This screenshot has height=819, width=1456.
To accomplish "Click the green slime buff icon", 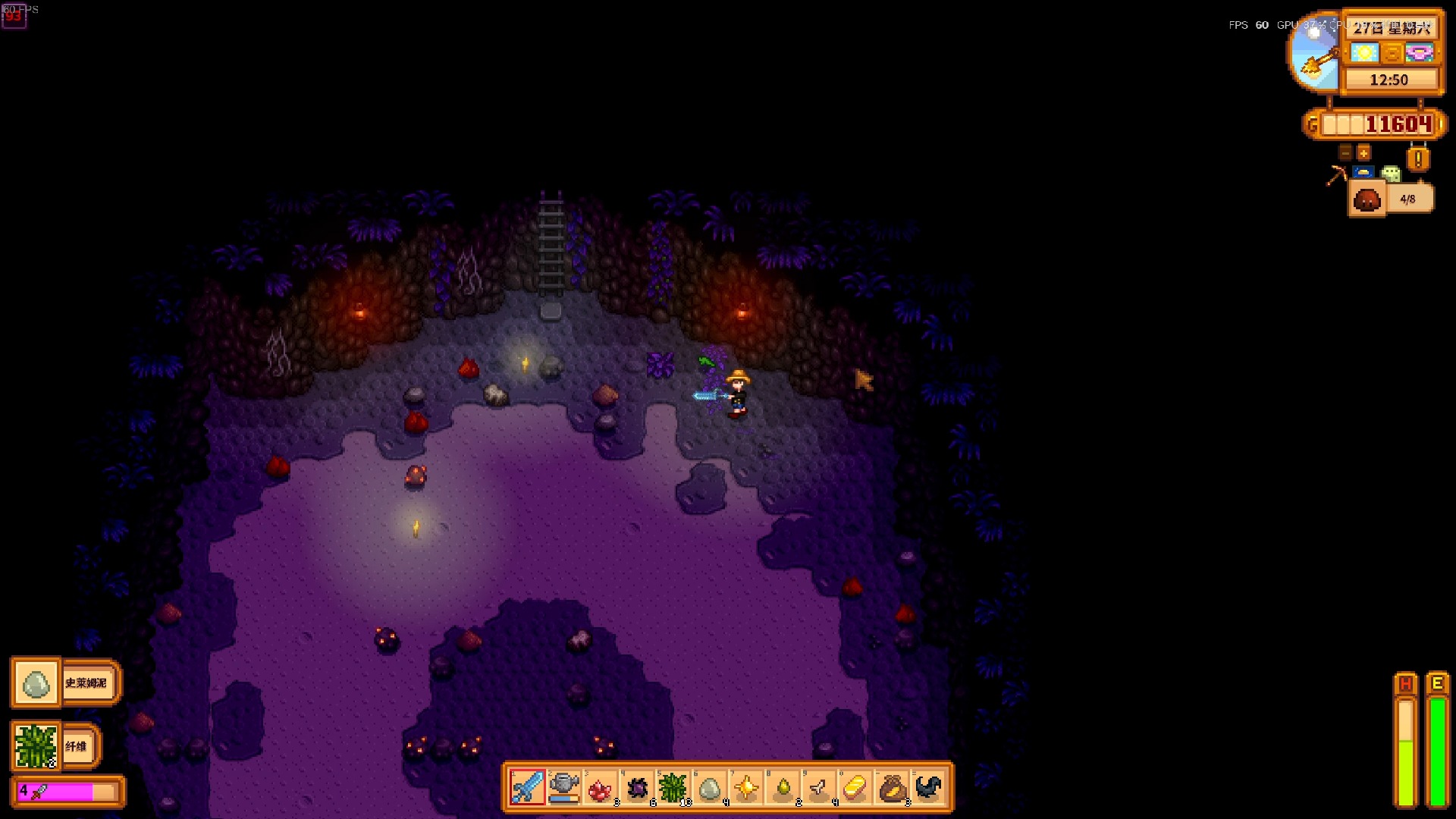I will pyautogui.click(x=1391, y=174).
